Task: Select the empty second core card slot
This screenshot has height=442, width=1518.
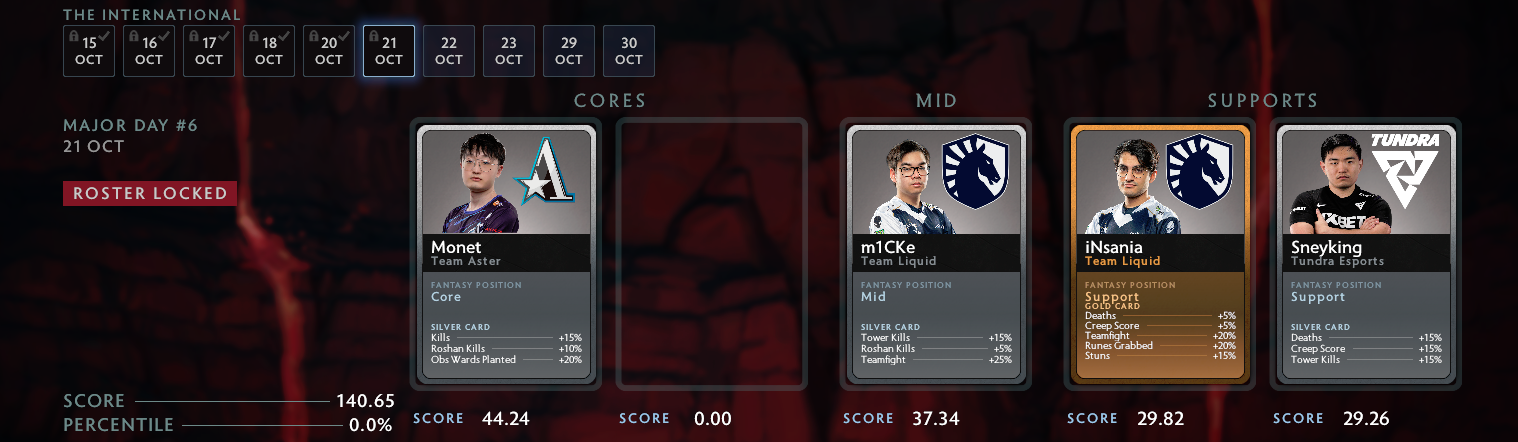Action: tap(712, 253)
